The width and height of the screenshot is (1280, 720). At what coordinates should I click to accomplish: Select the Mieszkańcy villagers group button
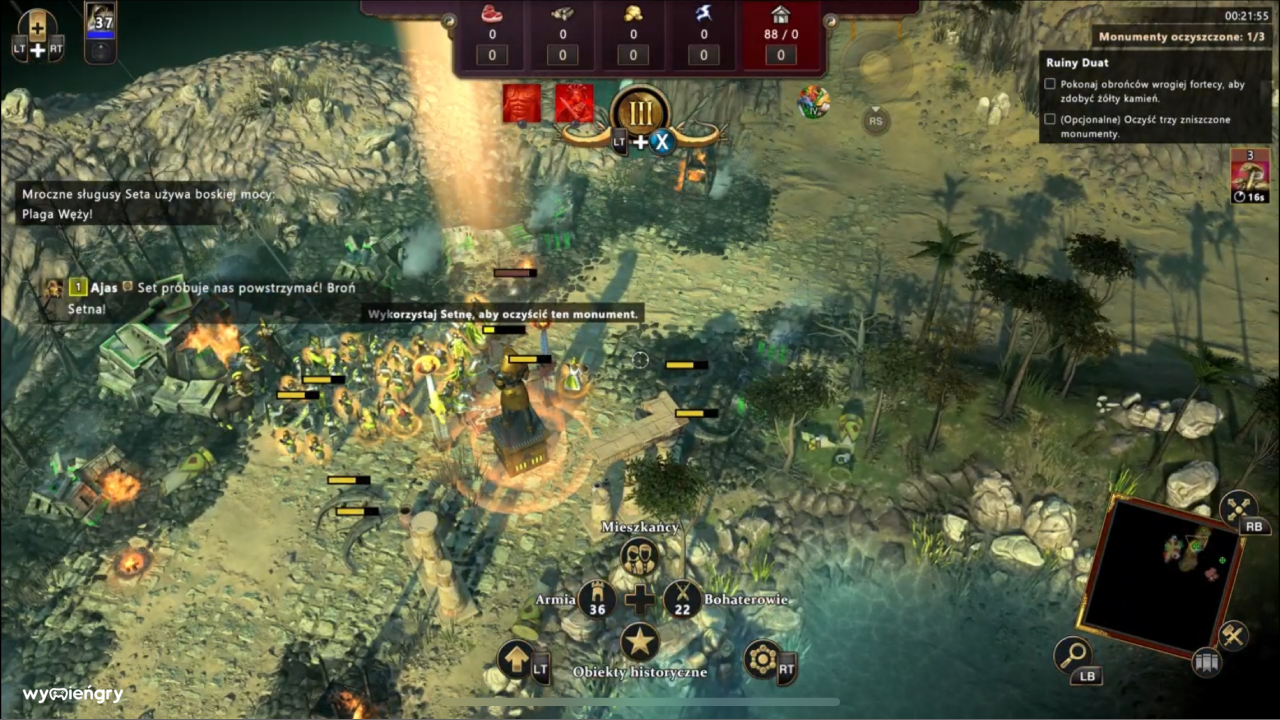tap(639, 556)
